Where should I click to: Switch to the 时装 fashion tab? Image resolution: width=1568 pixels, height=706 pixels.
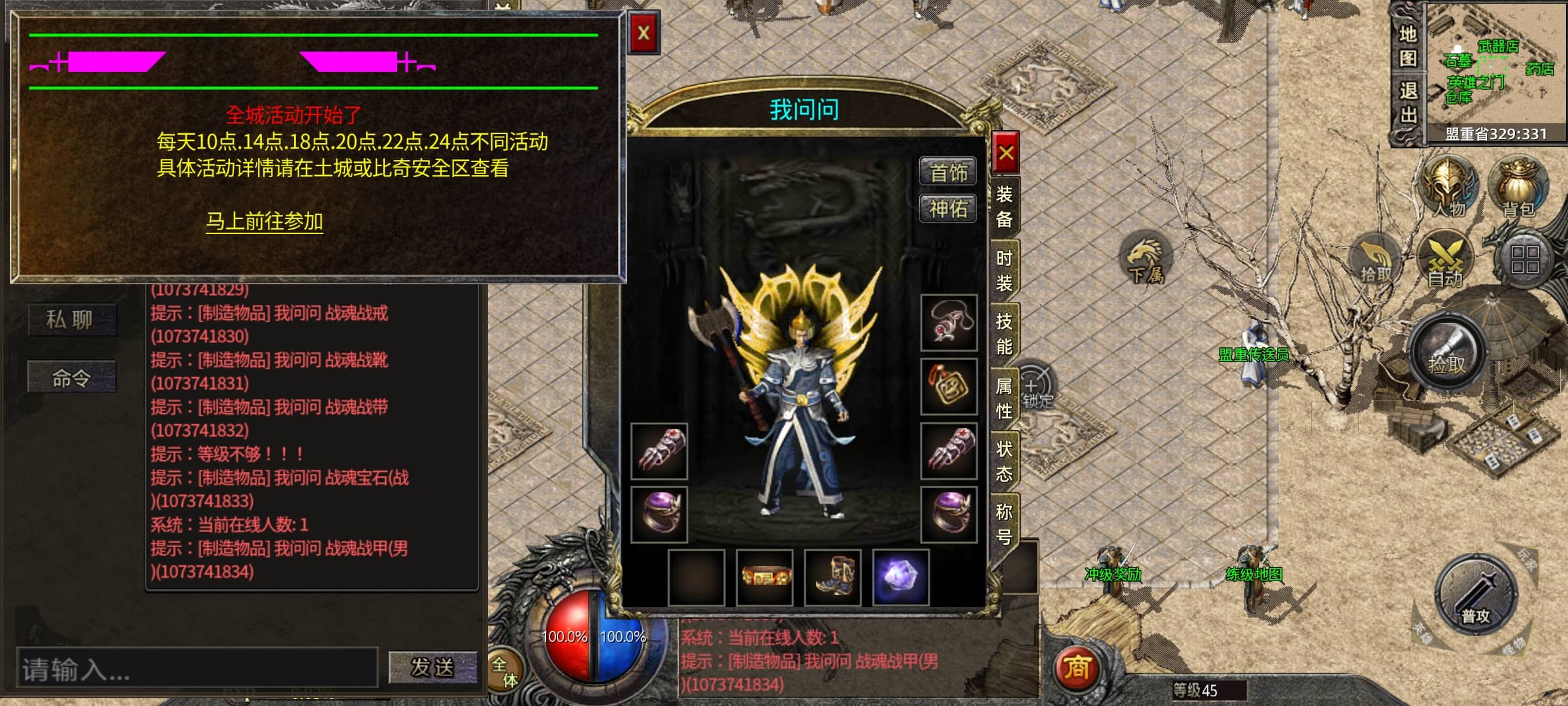1004,271
